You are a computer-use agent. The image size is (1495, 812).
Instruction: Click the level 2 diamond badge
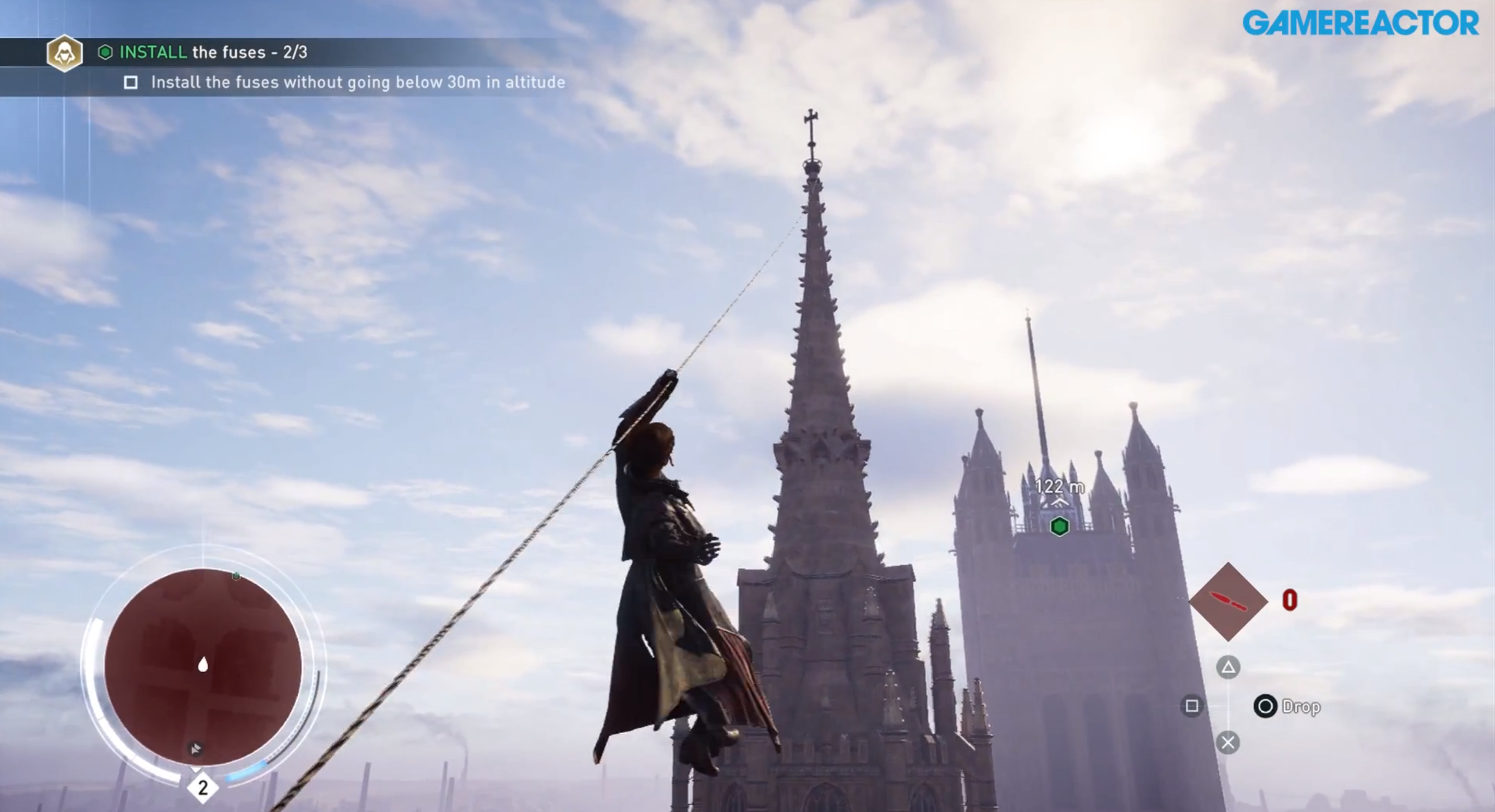click(x=202, y=787)
